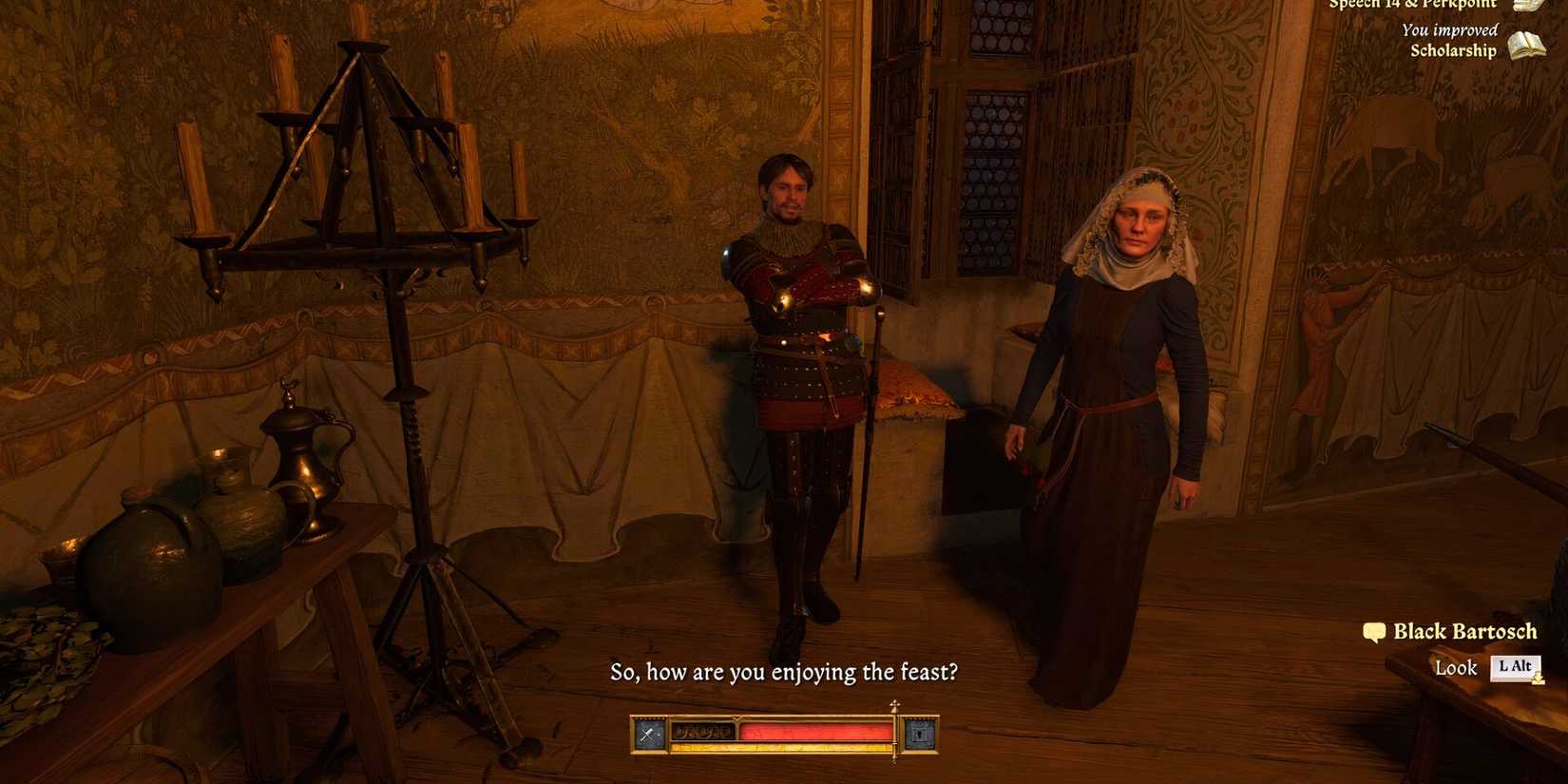This screenshot has width=1568, height=784.
Task: Click the ornate engraved plate on the dialogue bar
Action: [701, 732]
